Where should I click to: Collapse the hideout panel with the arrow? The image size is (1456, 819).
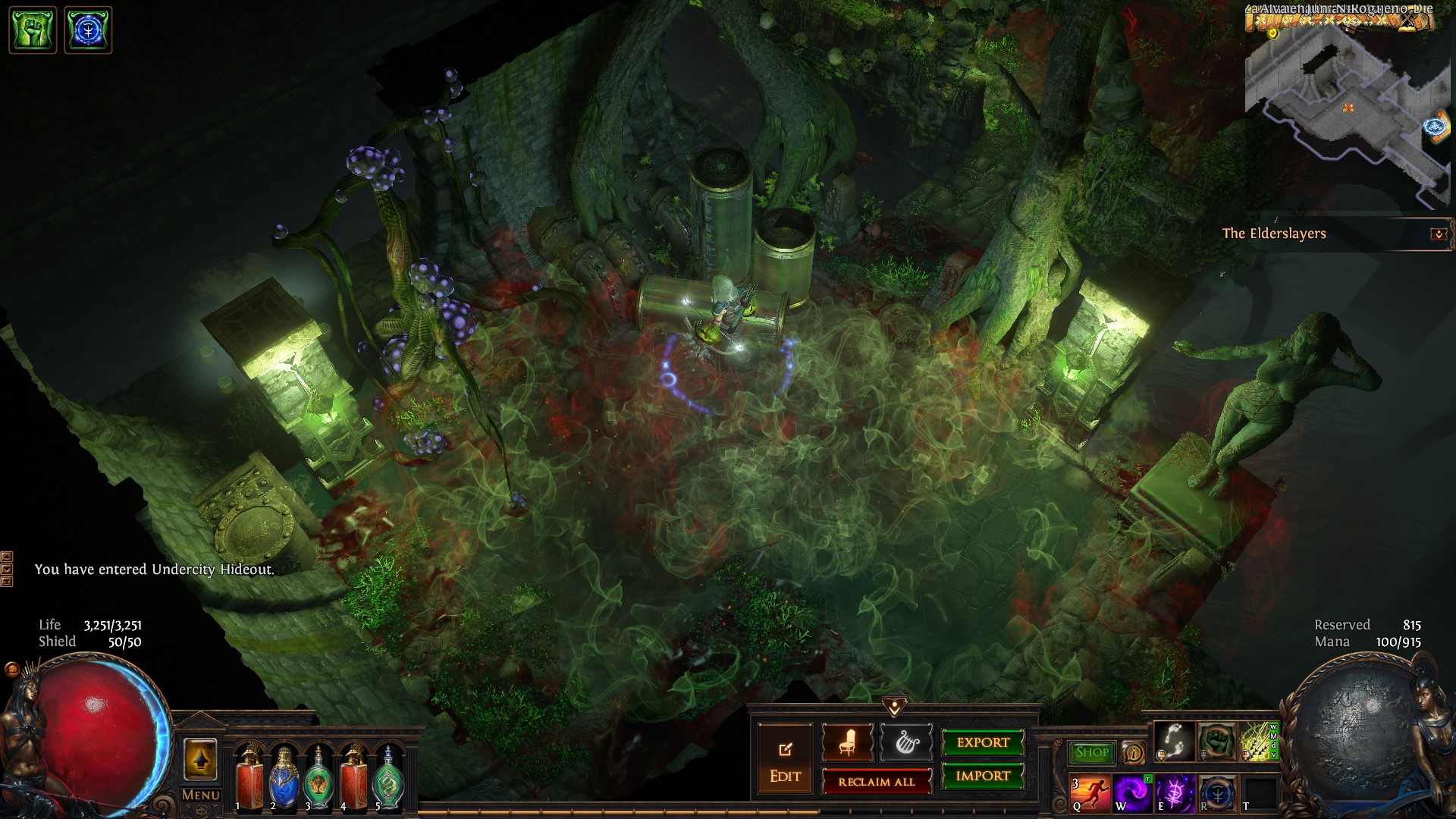(x=895, y=707)
